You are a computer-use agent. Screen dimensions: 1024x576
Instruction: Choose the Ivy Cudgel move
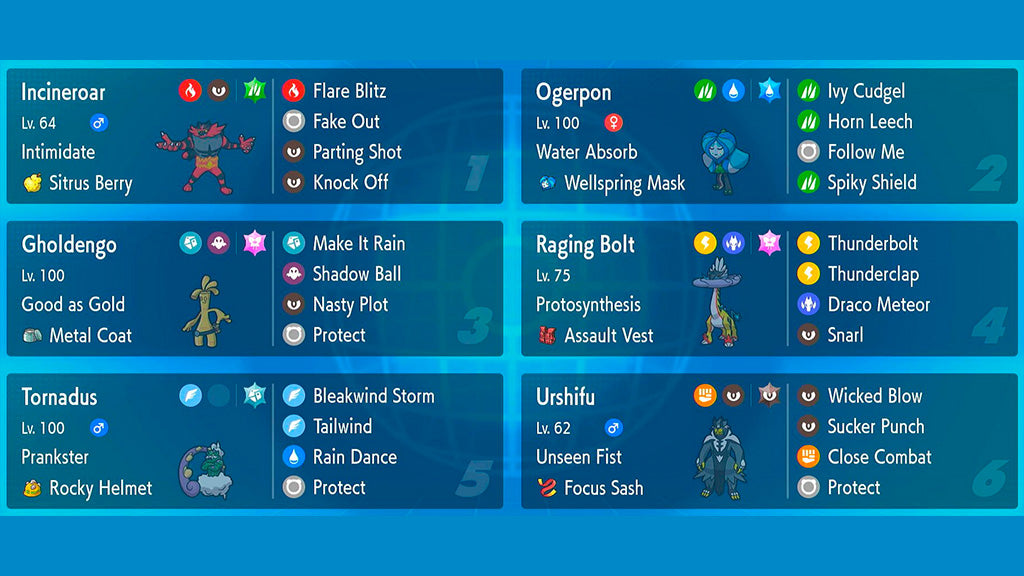[x=866, y=91]
